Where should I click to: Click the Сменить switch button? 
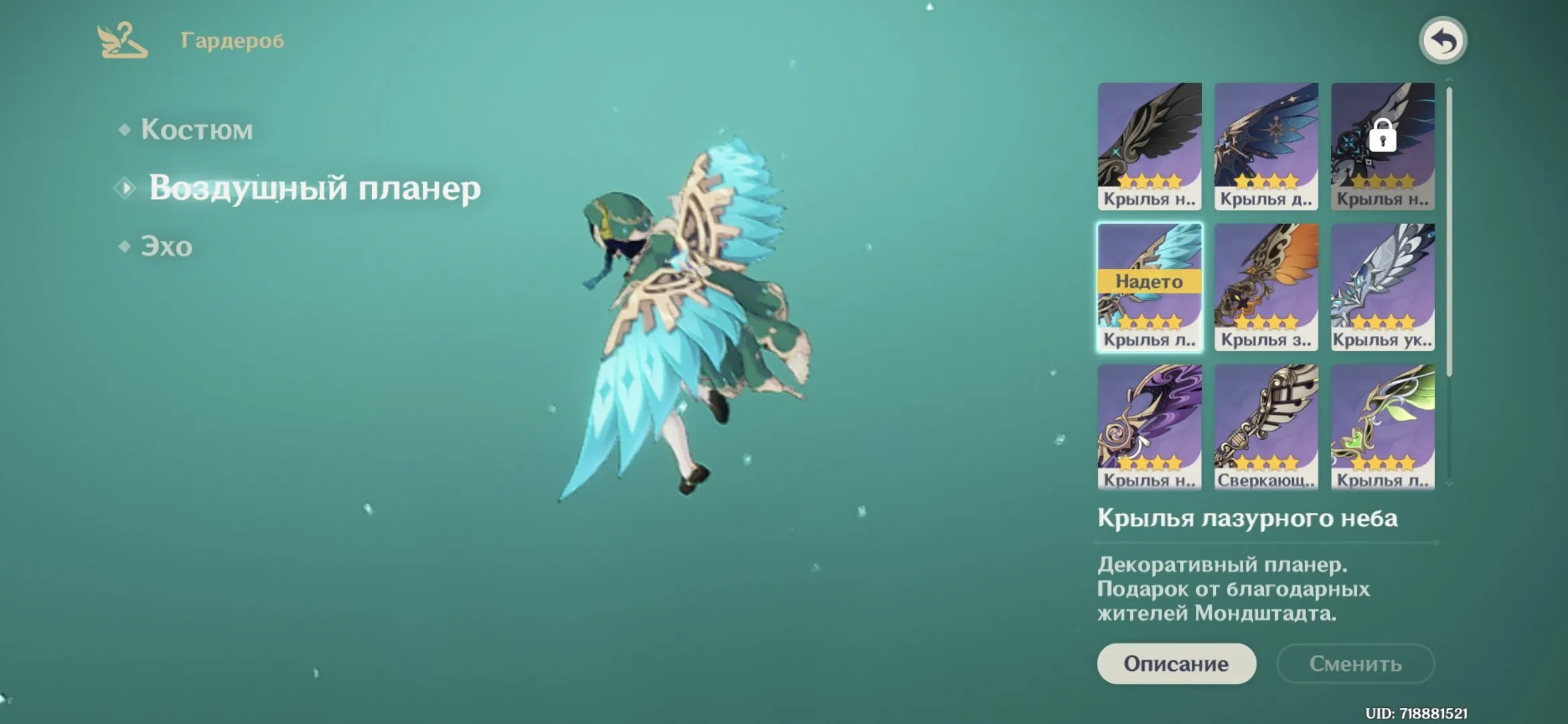point(1355,664)
